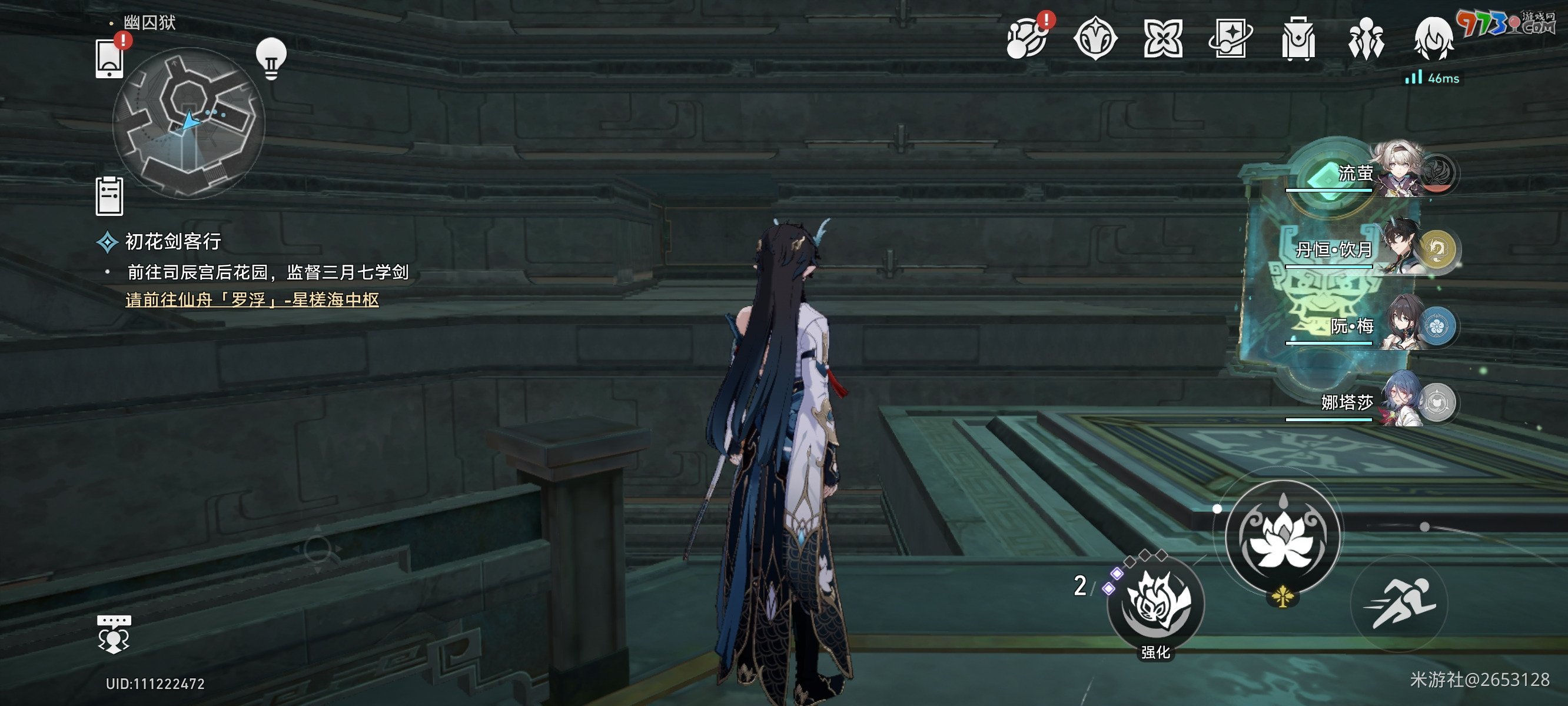This screenshot has height=706, width=1568.
Task: Activate the lotus technique skill button
Action: 1283,536
